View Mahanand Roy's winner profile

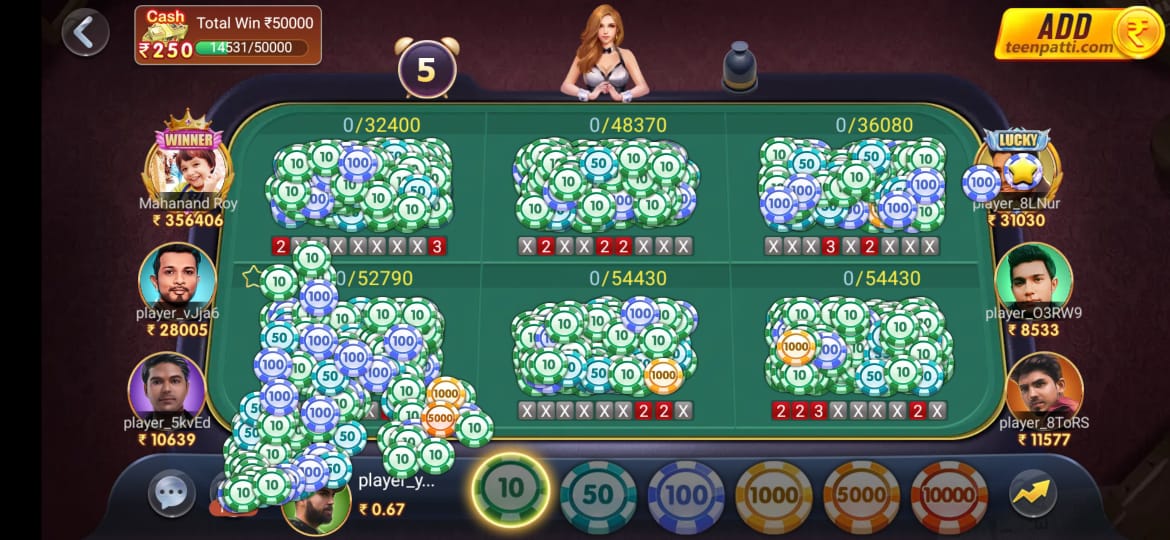pyautogui.click(x=188, y=164)
